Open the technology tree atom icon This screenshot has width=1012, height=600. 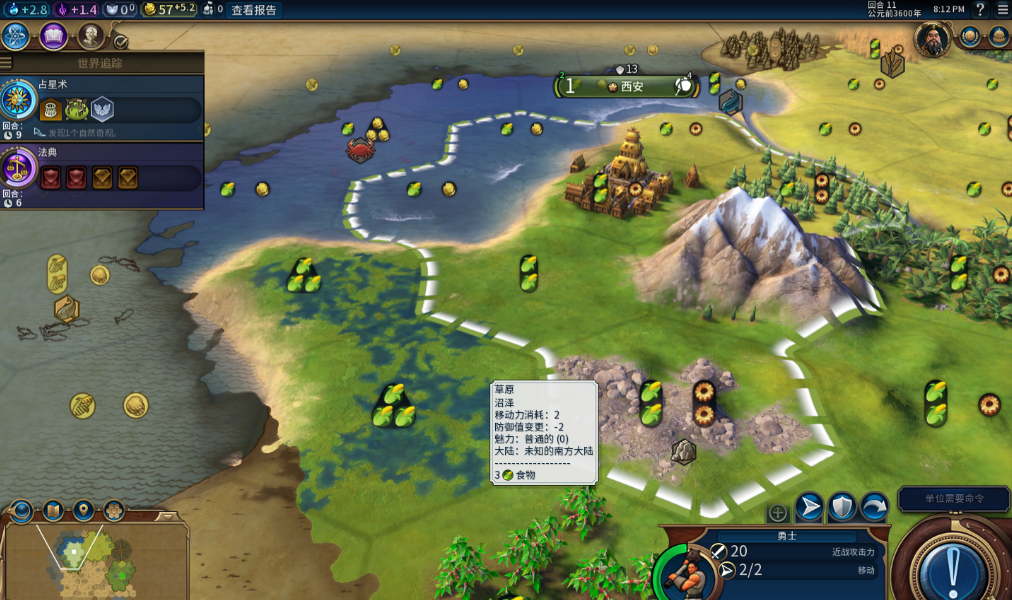point(15,37)
